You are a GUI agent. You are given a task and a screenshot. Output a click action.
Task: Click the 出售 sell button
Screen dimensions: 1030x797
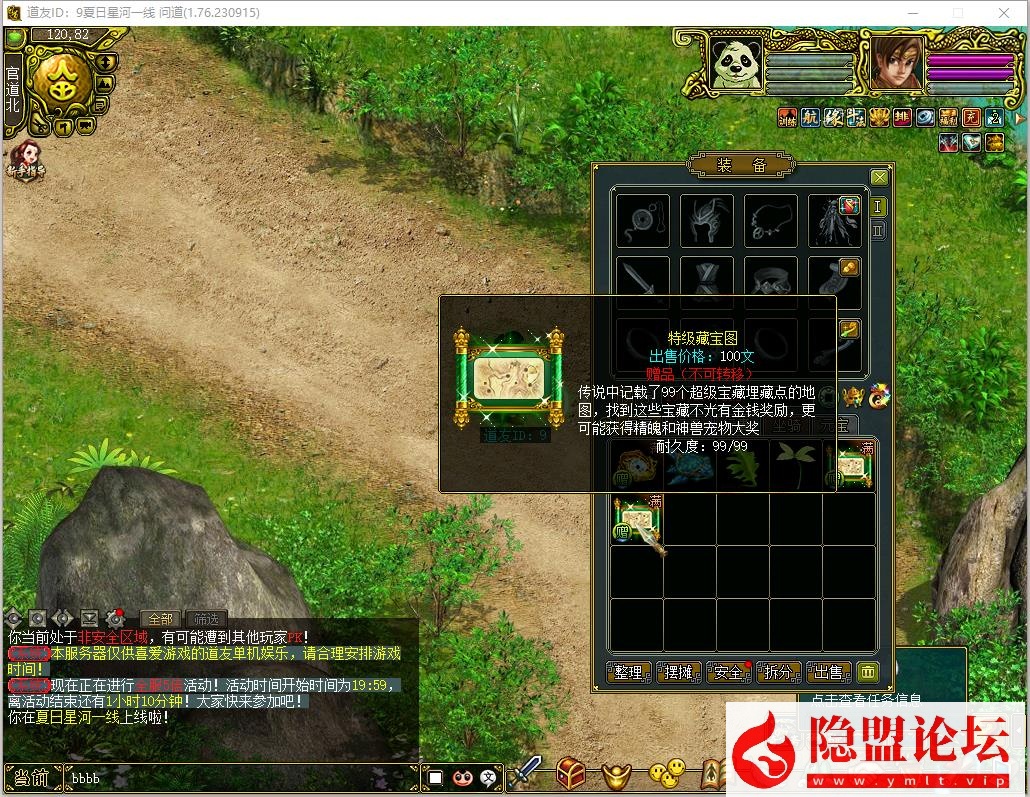coord(828,673)
